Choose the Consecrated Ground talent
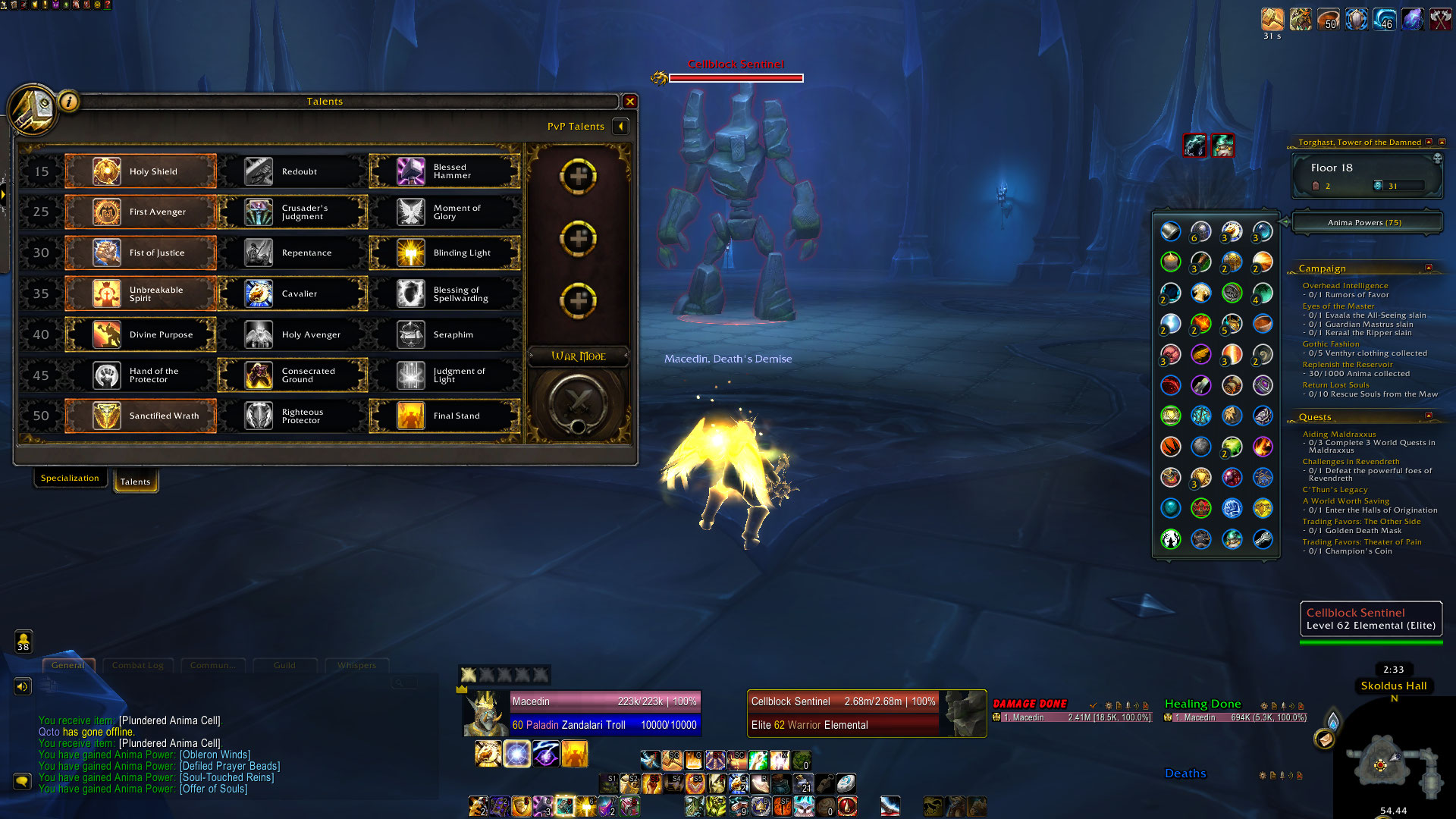Viewport: 1456px width, 819px height. [293, 375]
